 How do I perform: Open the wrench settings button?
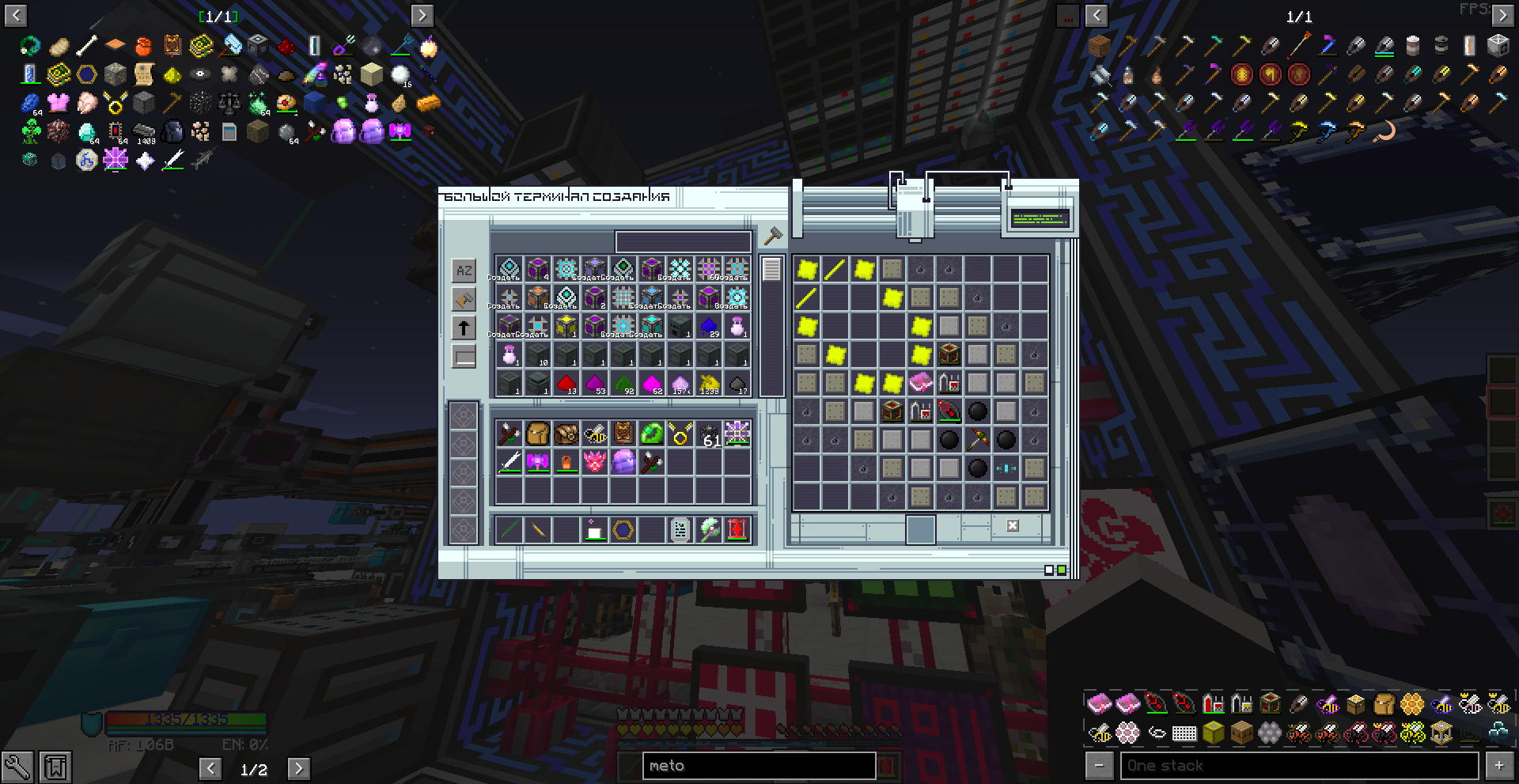[x=17, y=767]
